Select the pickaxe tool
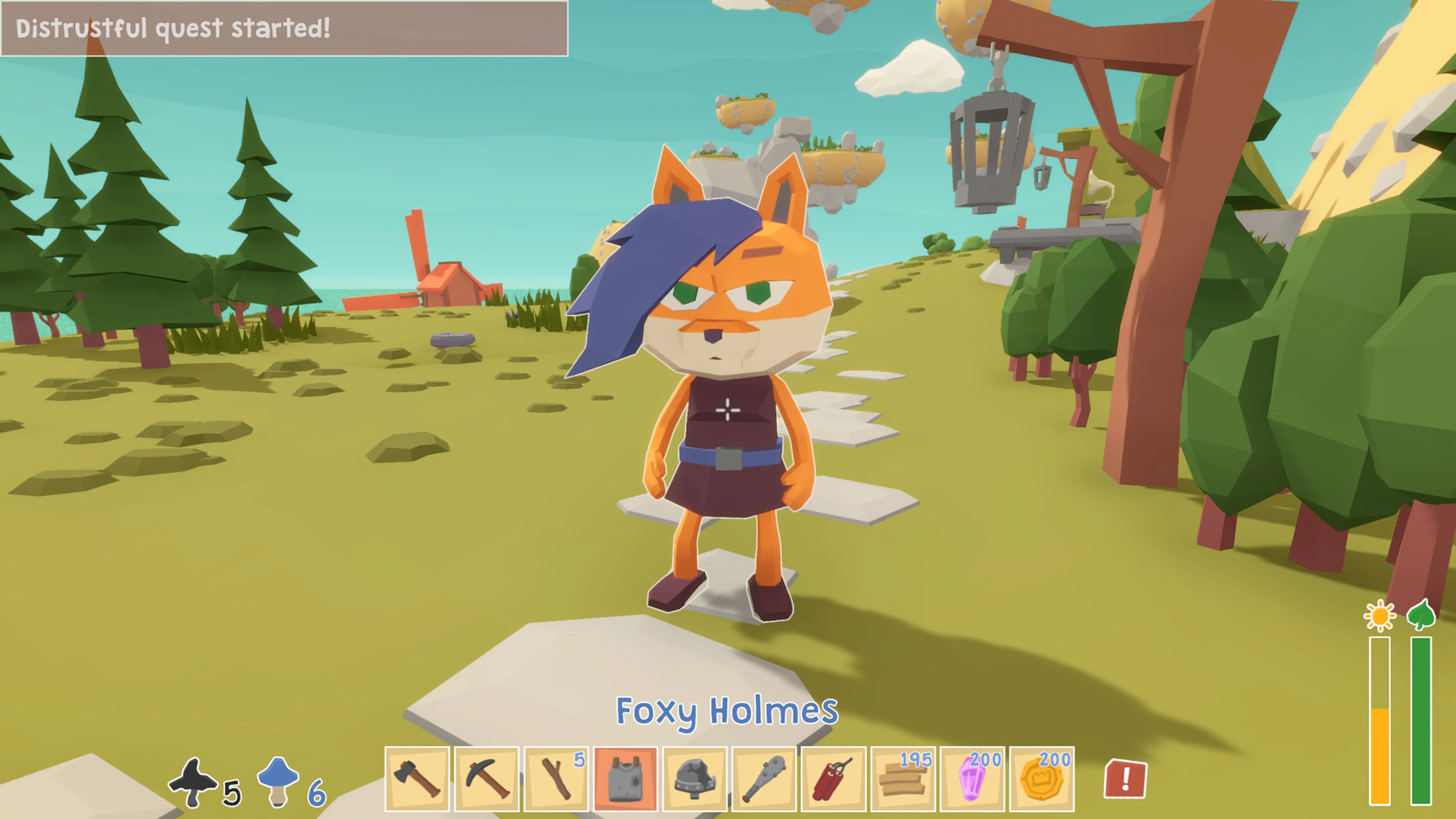 (x=488, y=778)
